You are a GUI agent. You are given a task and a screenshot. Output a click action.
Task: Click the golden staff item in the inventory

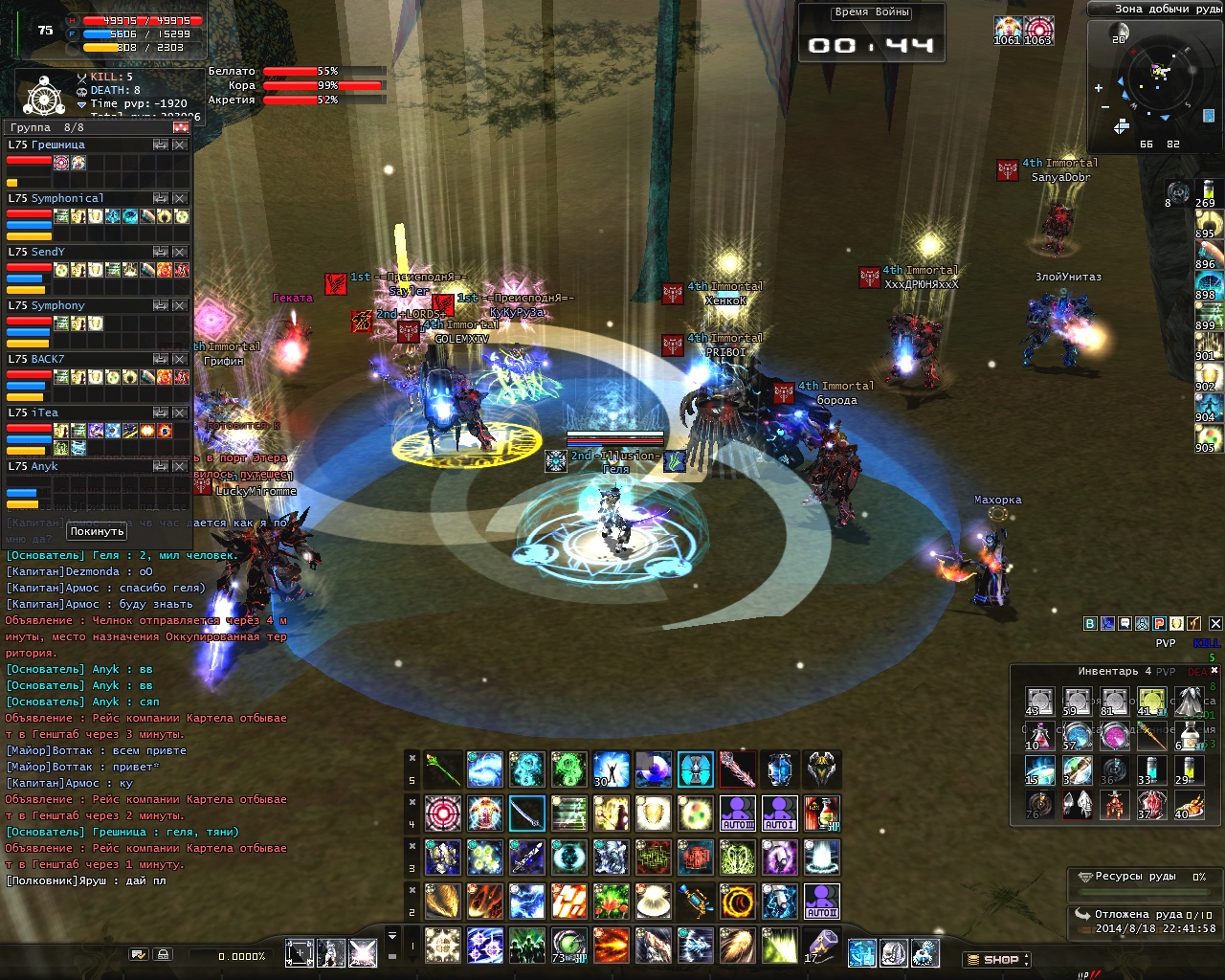point(1152,736)
